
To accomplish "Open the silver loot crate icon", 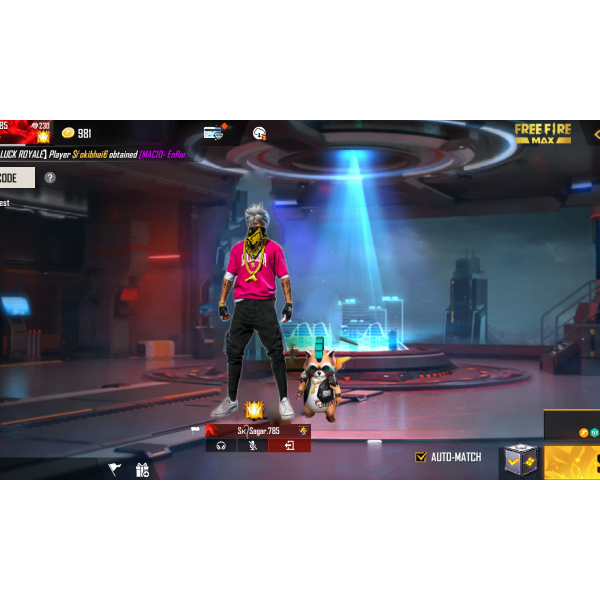I will [519, 462].
